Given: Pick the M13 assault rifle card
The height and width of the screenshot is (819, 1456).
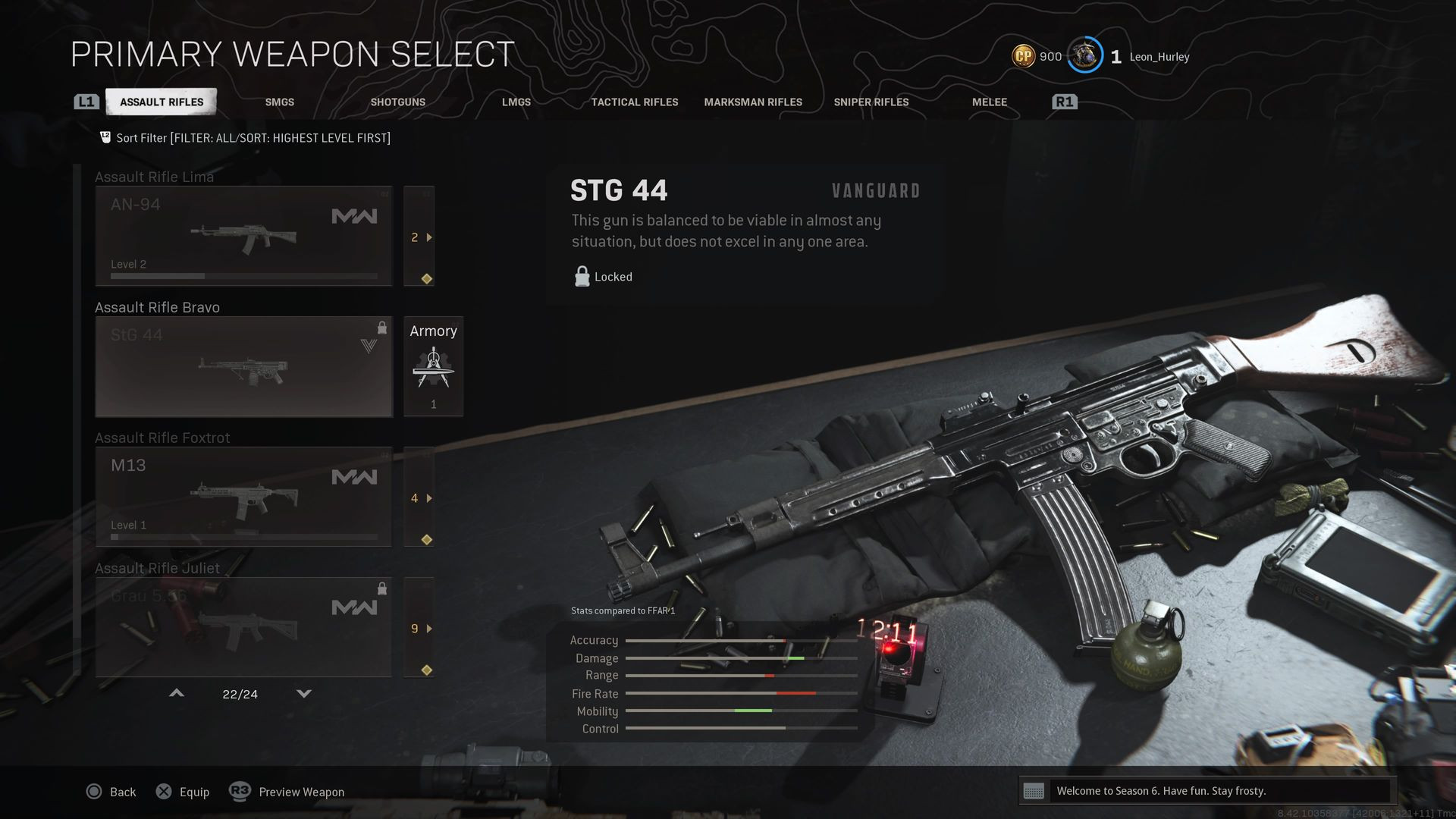Looking at the screenshot, I should click(243, 497).
